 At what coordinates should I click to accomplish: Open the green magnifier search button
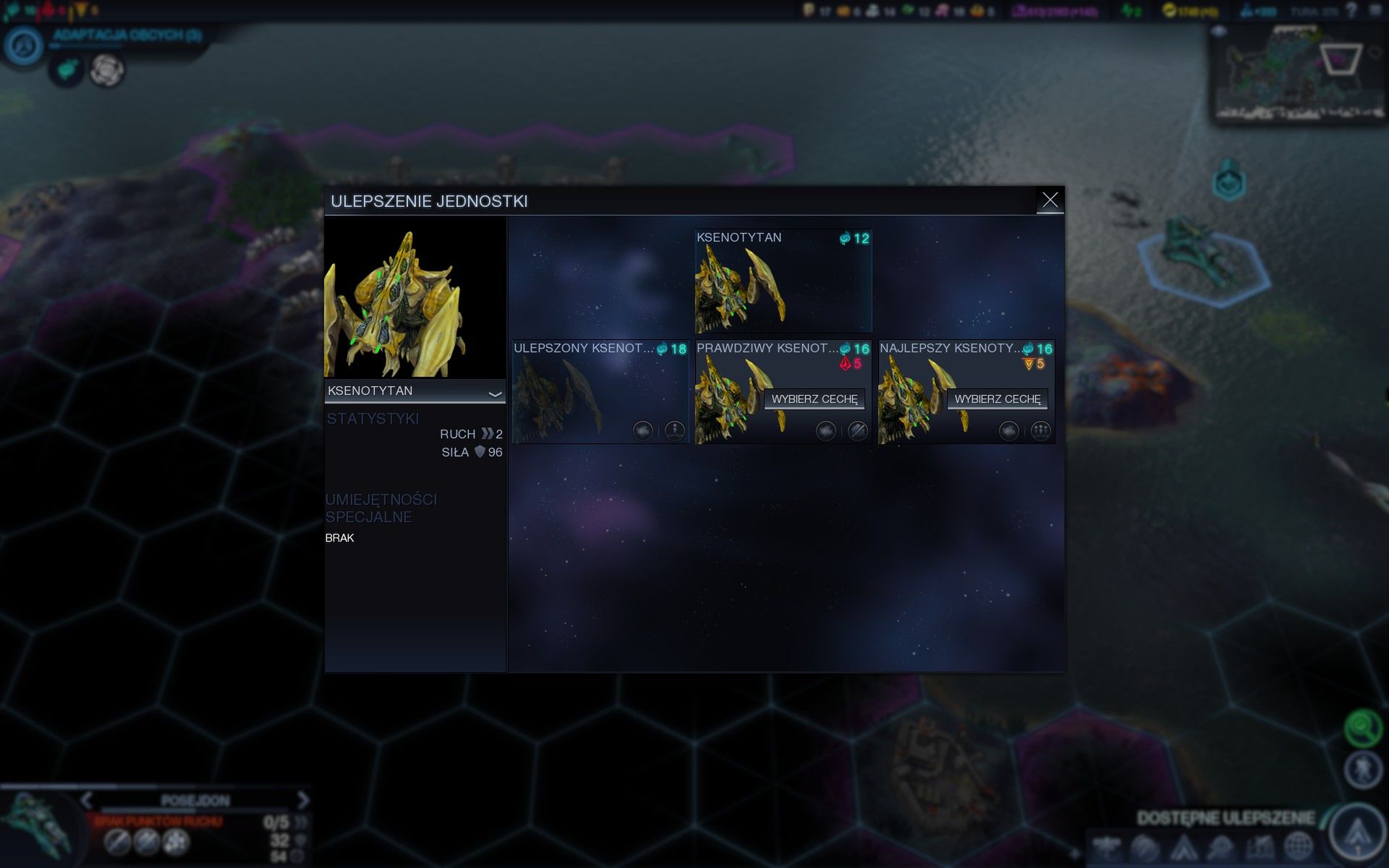(x=1362, y=727)
